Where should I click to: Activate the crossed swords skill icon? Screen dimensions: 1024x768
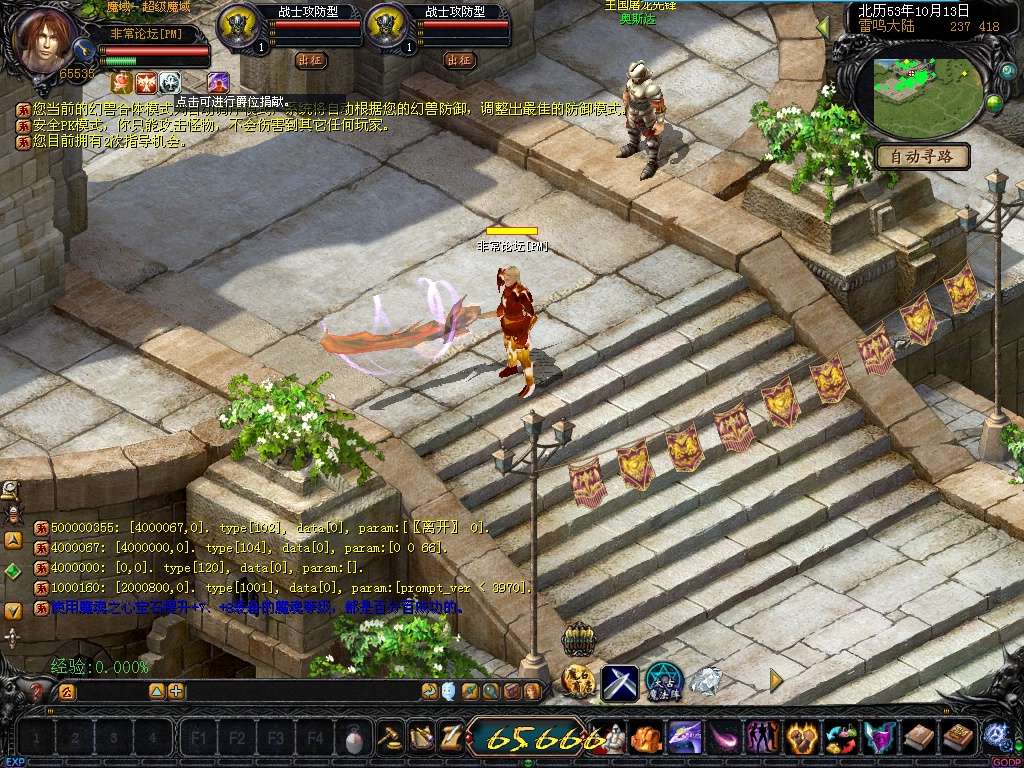click(619, 682)
